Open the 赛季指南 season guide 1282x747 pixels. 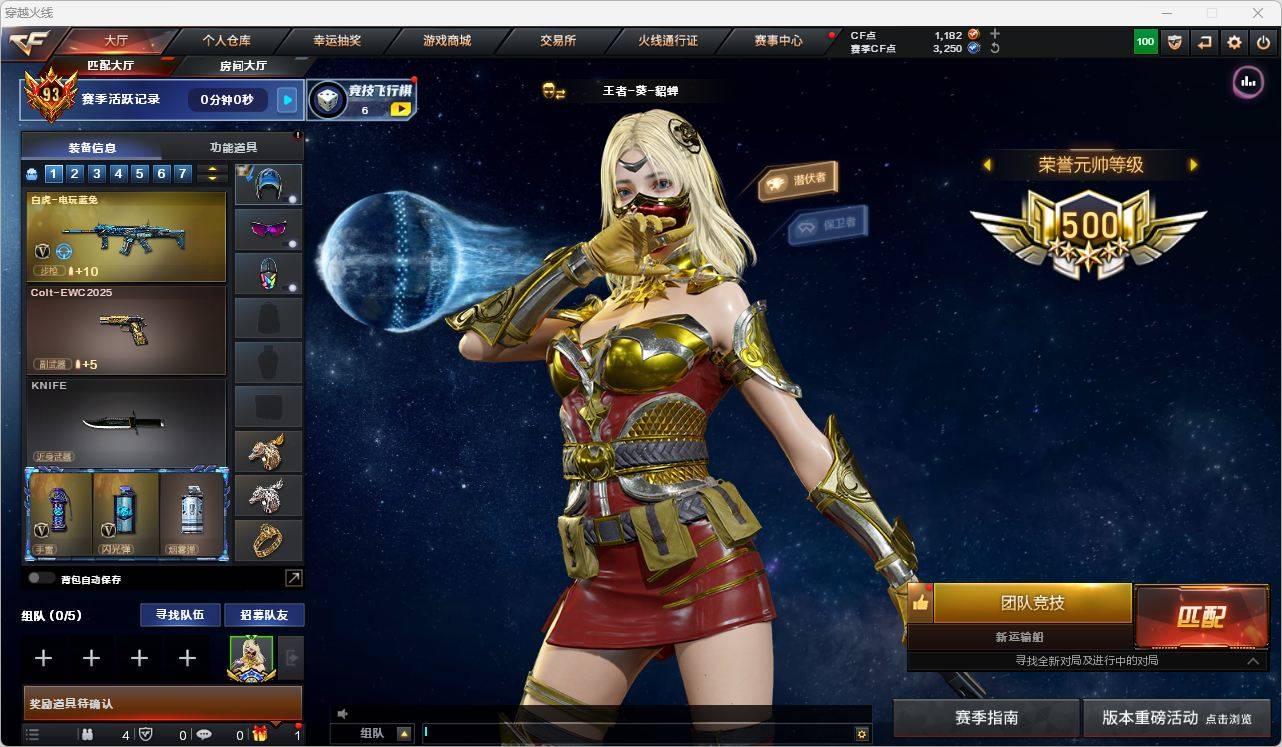tap(986, 718)
